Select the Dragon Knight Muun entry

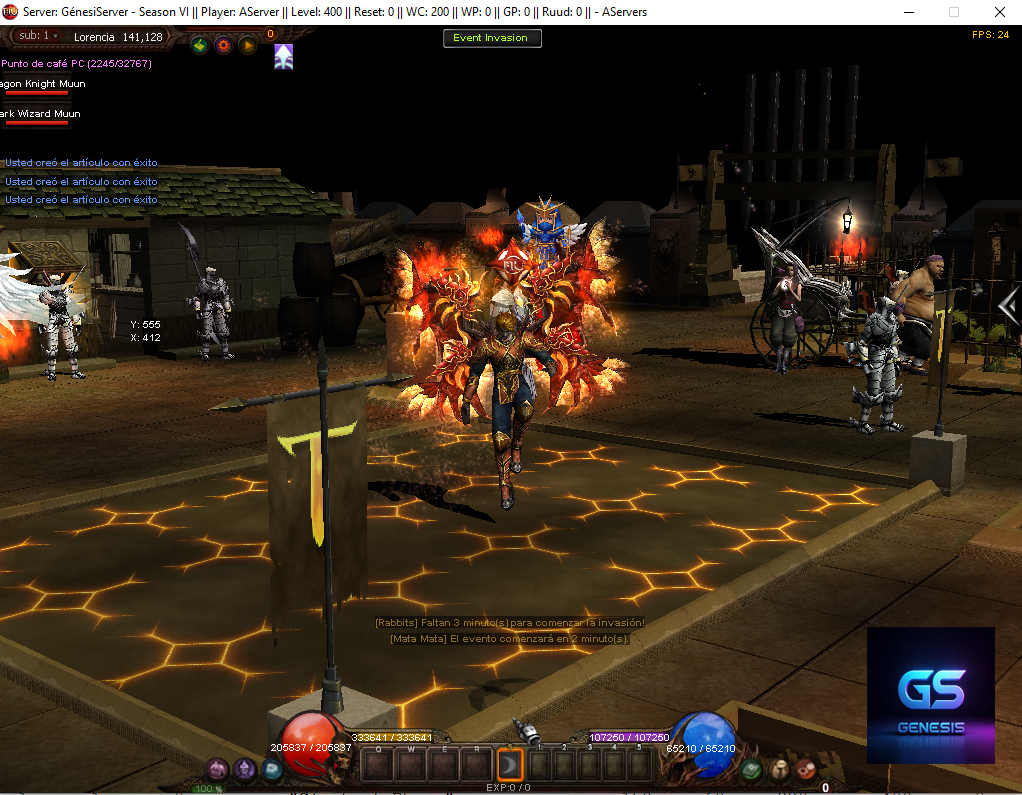44,85
